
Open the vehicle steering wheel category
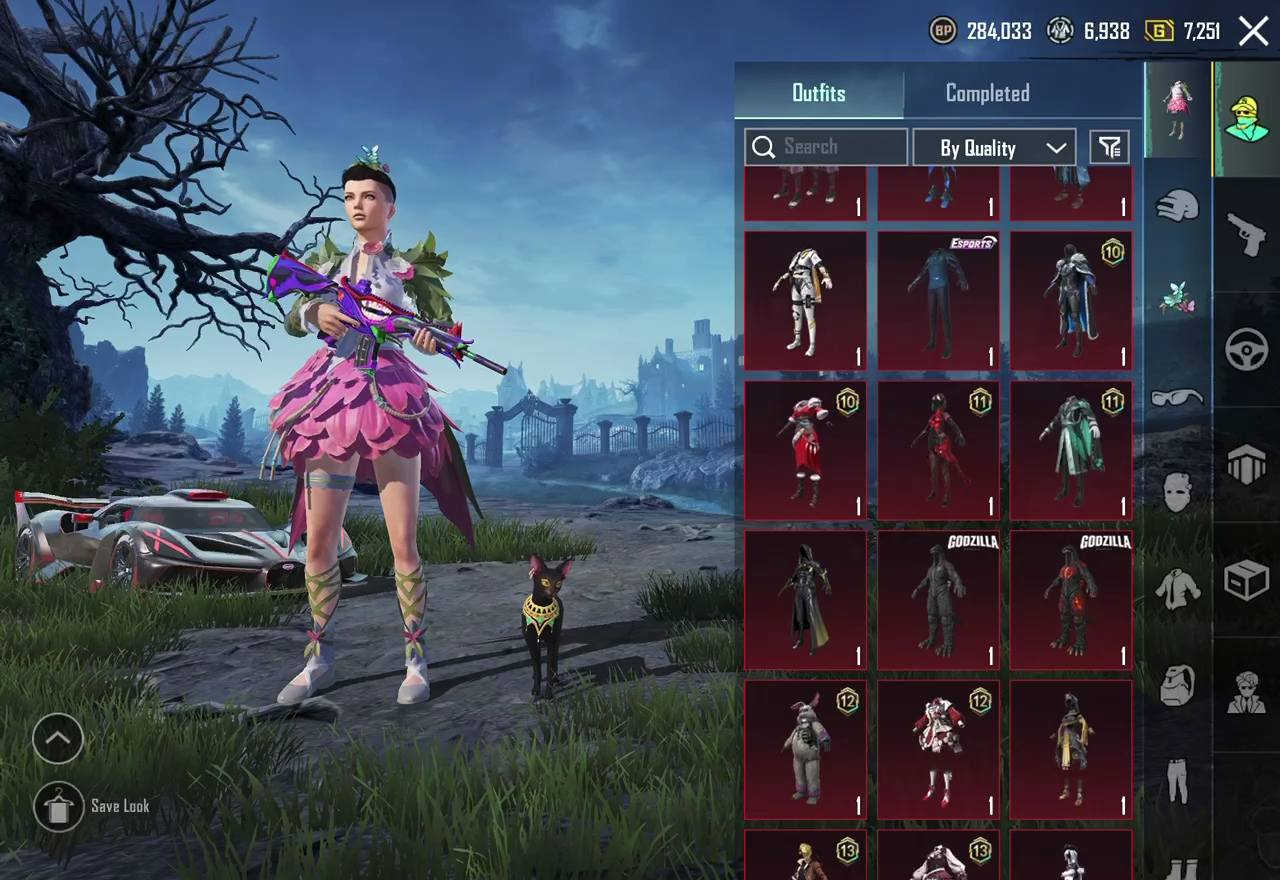click(x=1247, y=350)
